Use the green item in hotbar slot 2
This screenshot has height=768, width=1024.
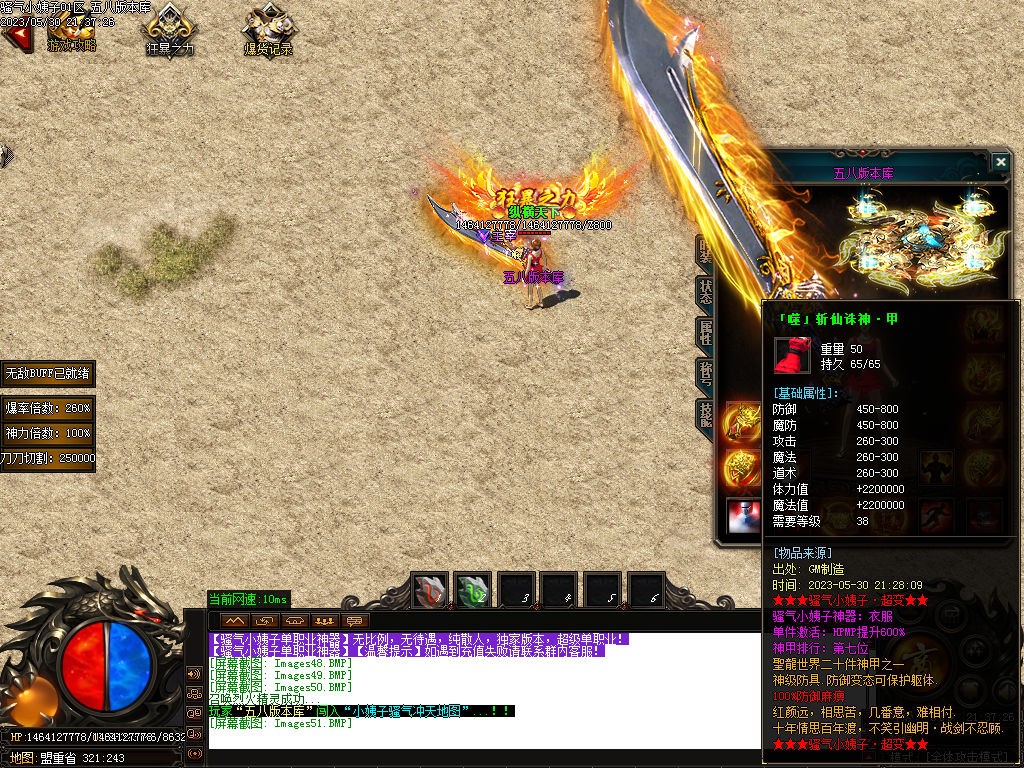473,591
